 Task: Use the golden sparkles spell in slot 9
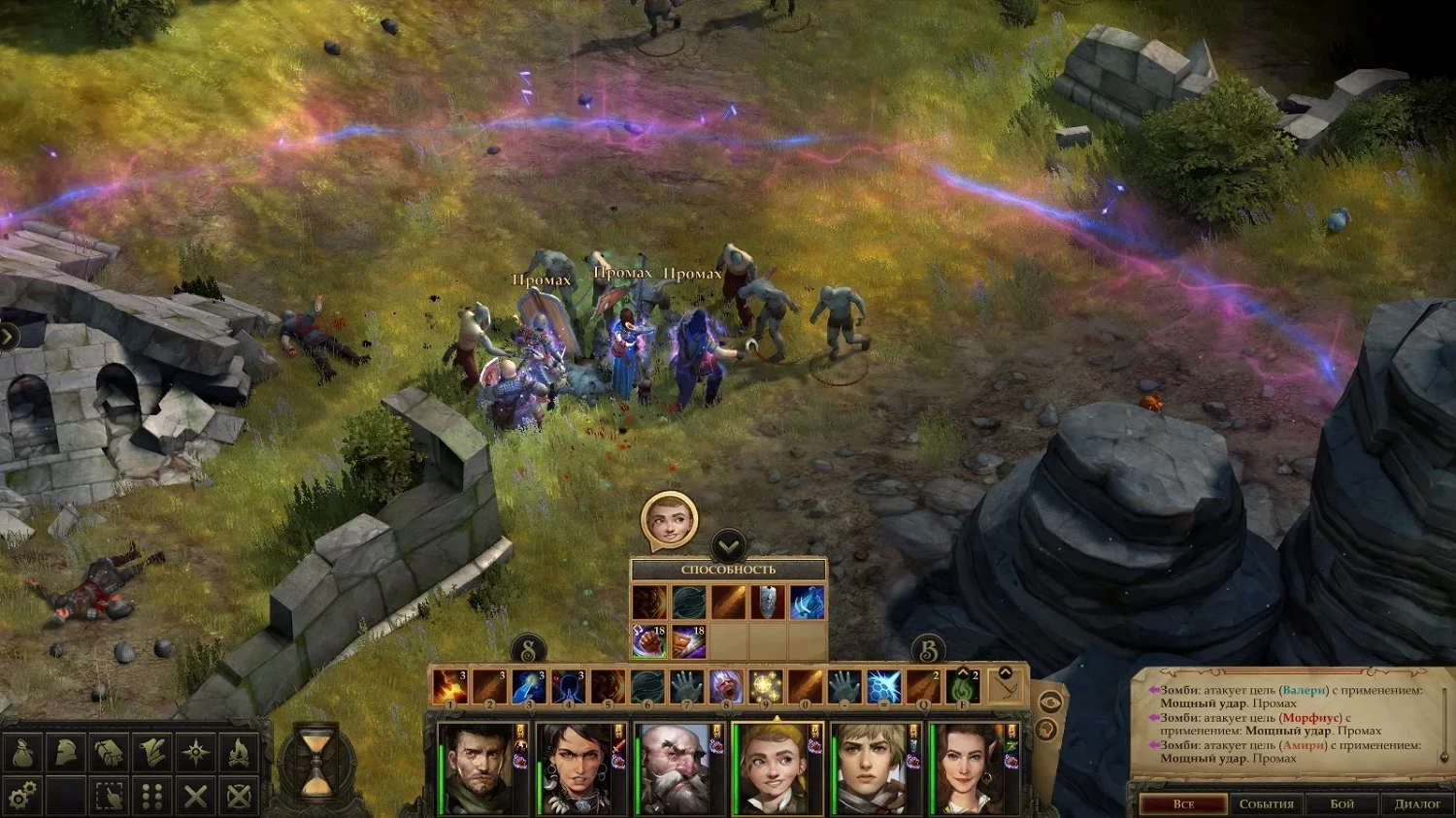[x=765, y=687]
